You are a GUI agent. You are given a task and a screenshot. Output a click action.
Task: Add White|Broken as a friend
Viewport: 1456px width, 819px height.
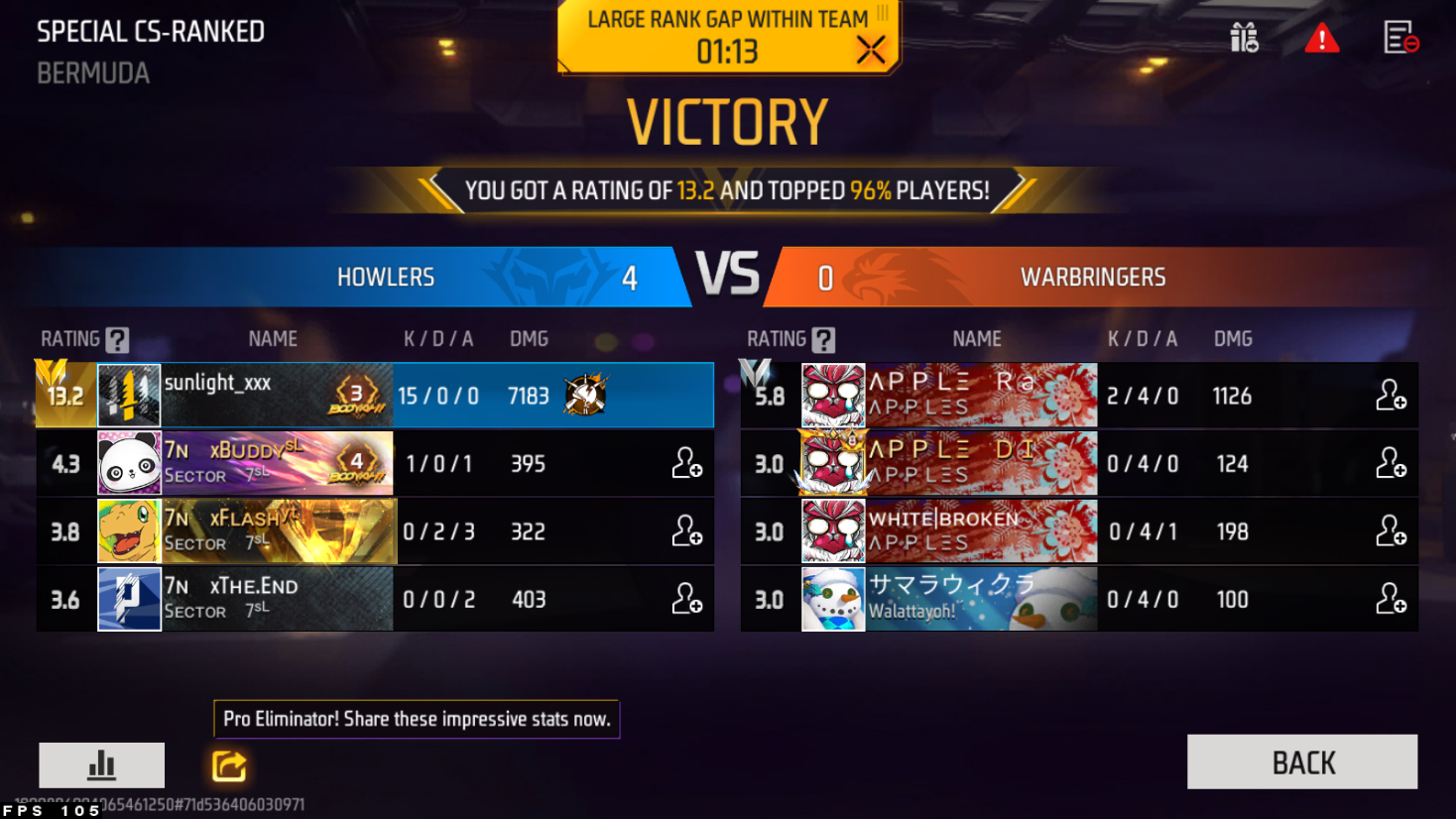[1391, 531]
